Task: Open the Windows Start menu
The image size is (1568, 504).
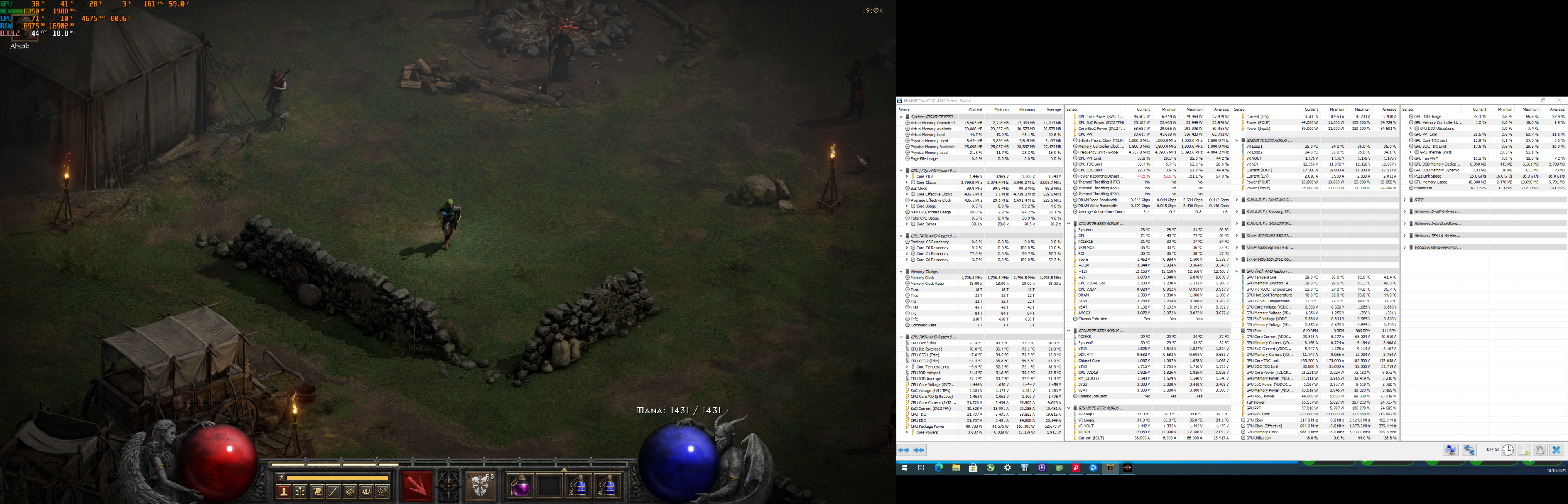Action: pyautogui.click(x=905, y=468)
